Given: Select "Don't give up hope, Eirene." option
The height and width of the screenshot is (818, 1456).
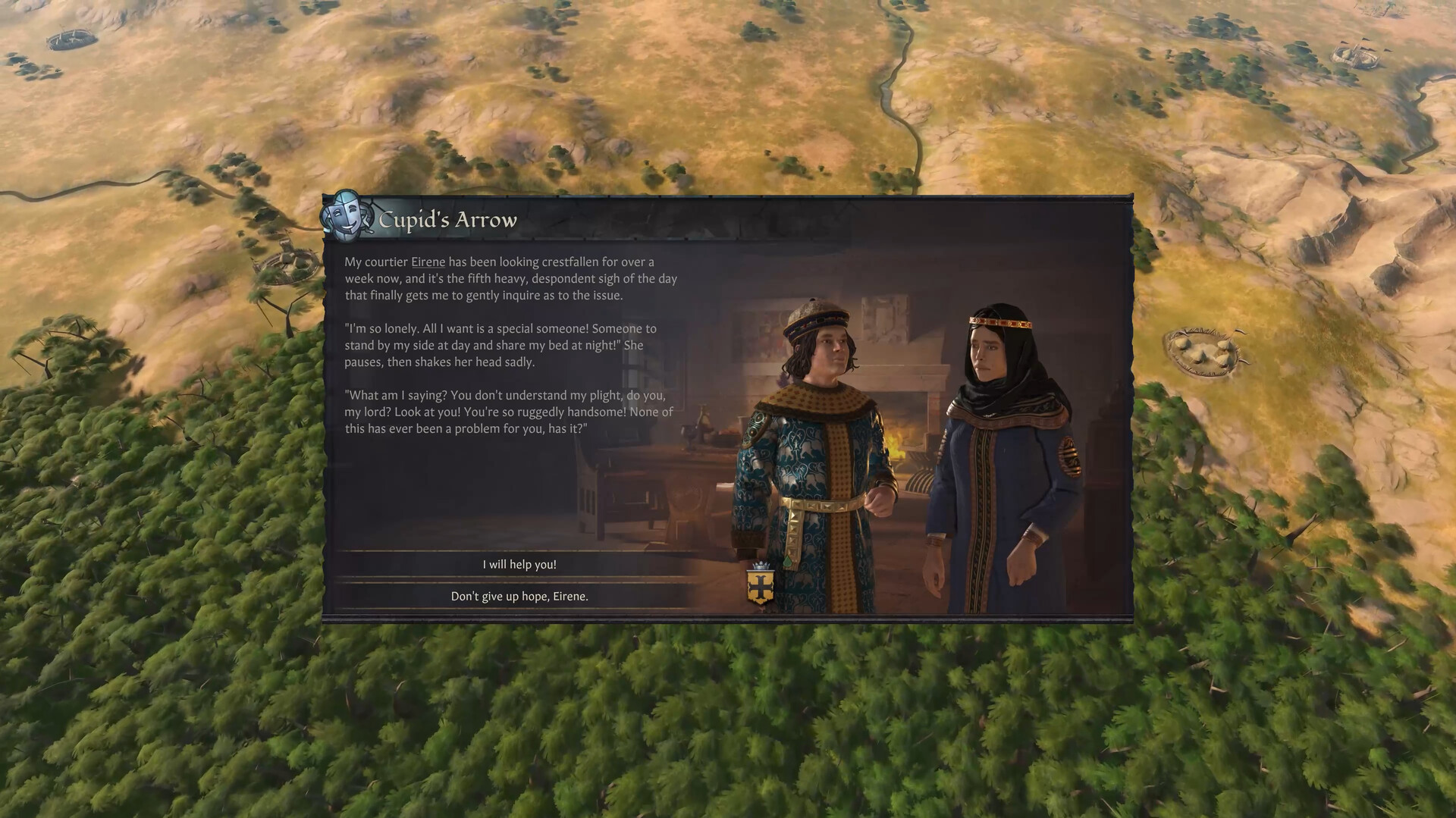Looking at the screenshot, I should (519, 596).
